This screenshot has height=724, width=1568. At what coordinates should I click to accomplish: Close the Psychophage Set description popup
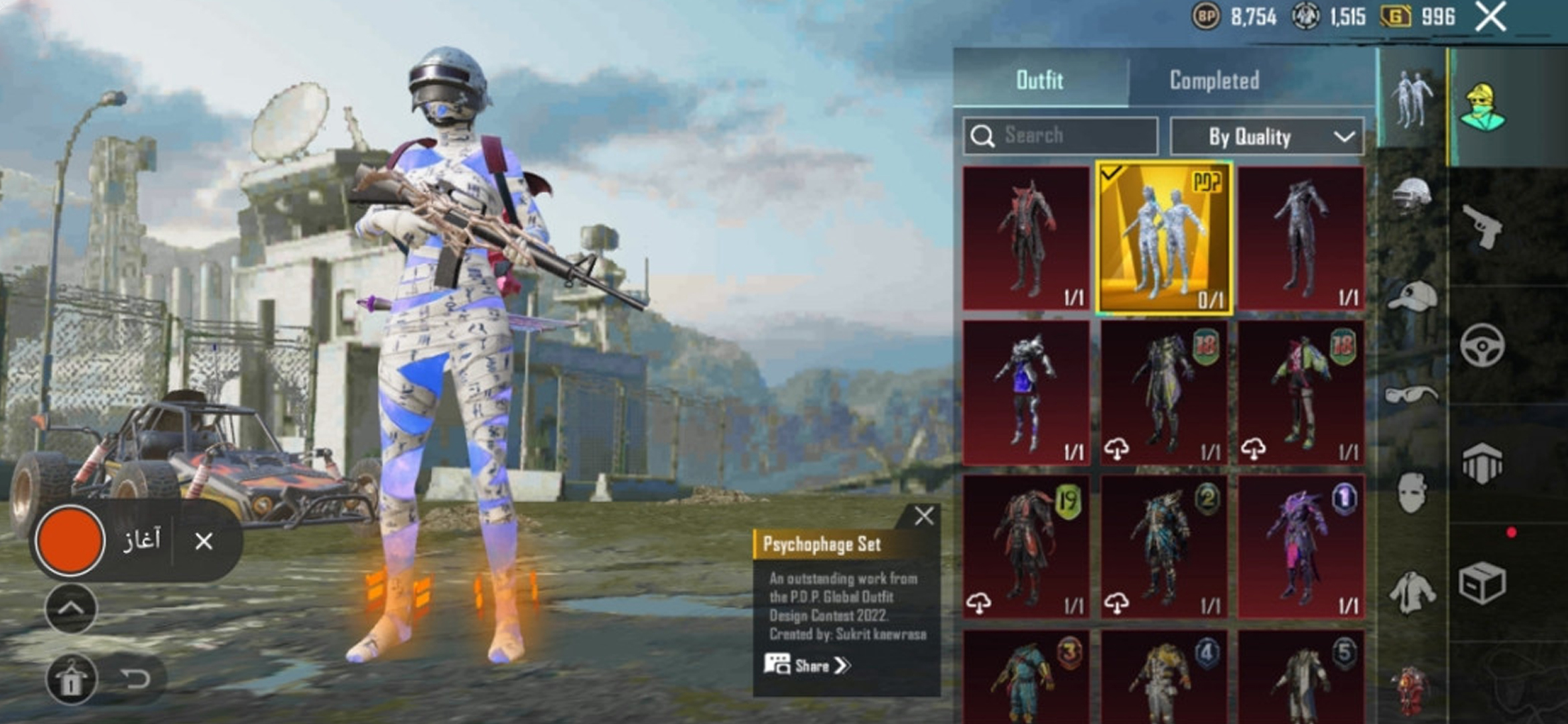tap(924, 516)
